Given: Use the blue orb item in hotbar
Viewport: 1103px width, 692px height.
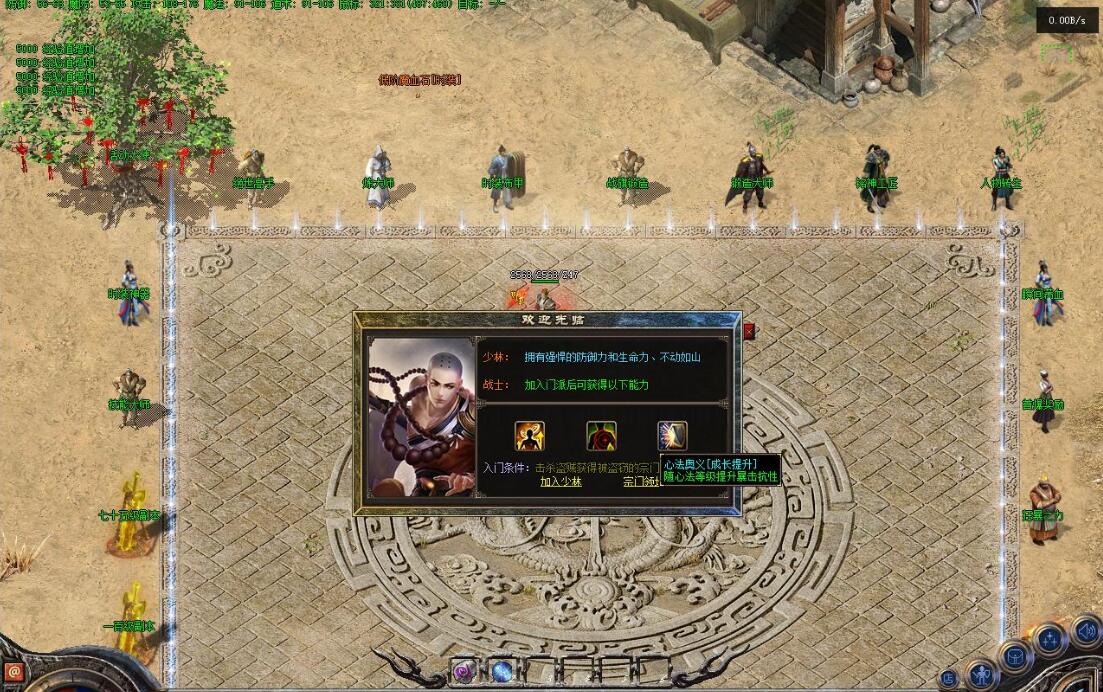Looking at the screenshot, I should point(501,671).
